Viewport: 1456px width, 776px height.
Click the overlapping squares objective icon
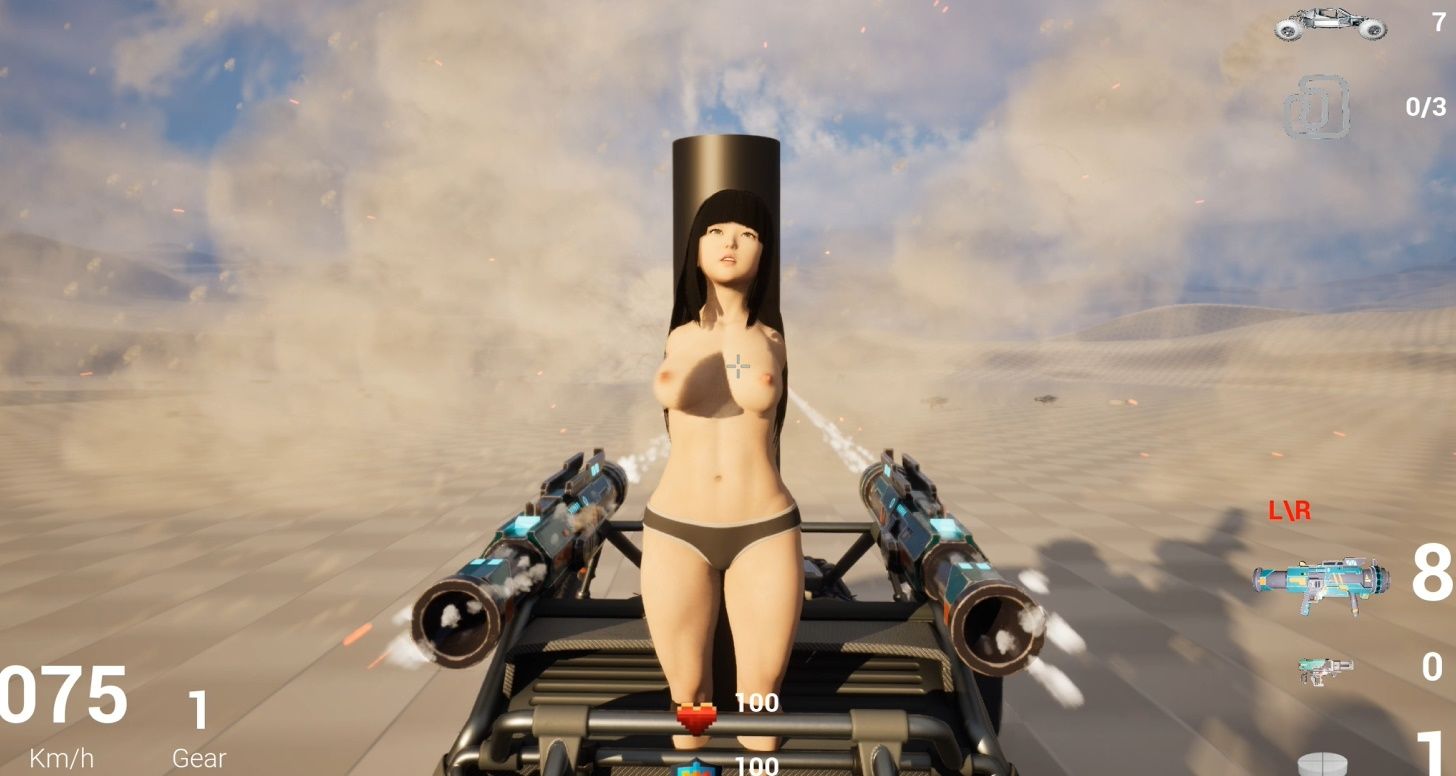(x=1317, y=108)
